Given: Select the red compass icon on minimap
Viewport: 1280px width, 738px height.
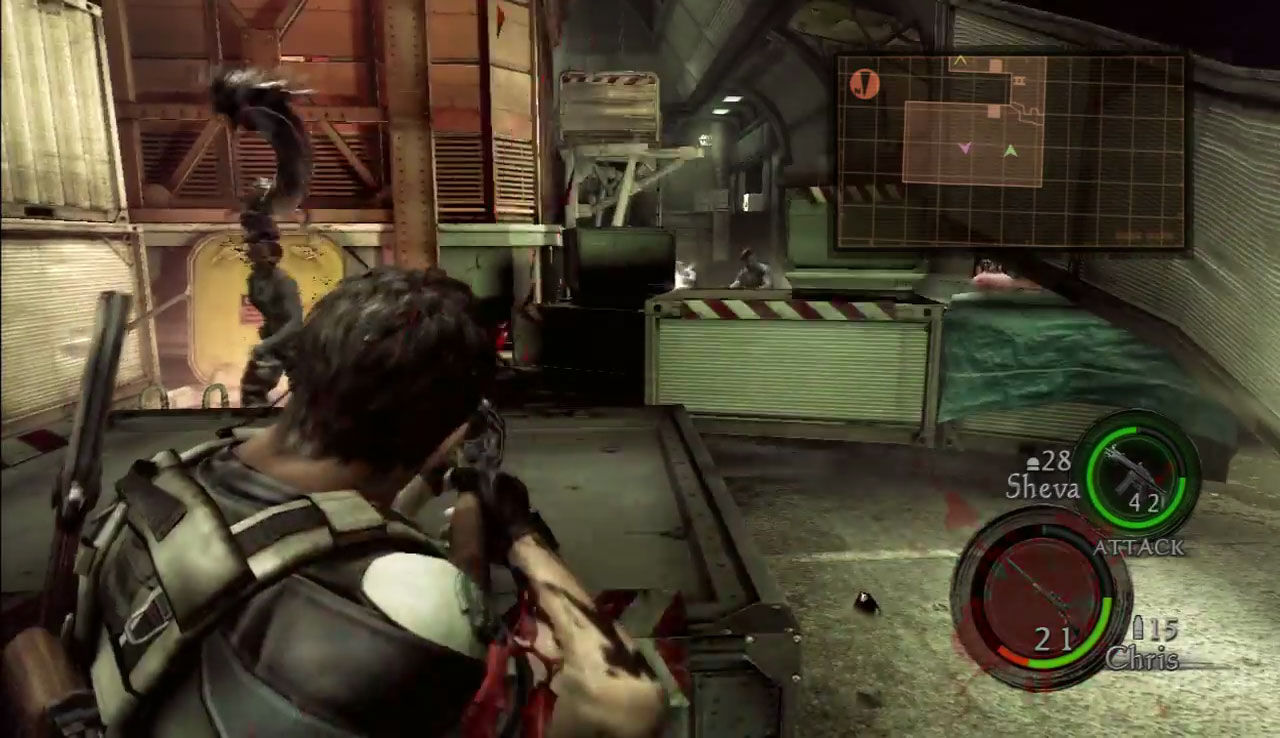Looking at the screenshot, I should (x=864, y=84).
